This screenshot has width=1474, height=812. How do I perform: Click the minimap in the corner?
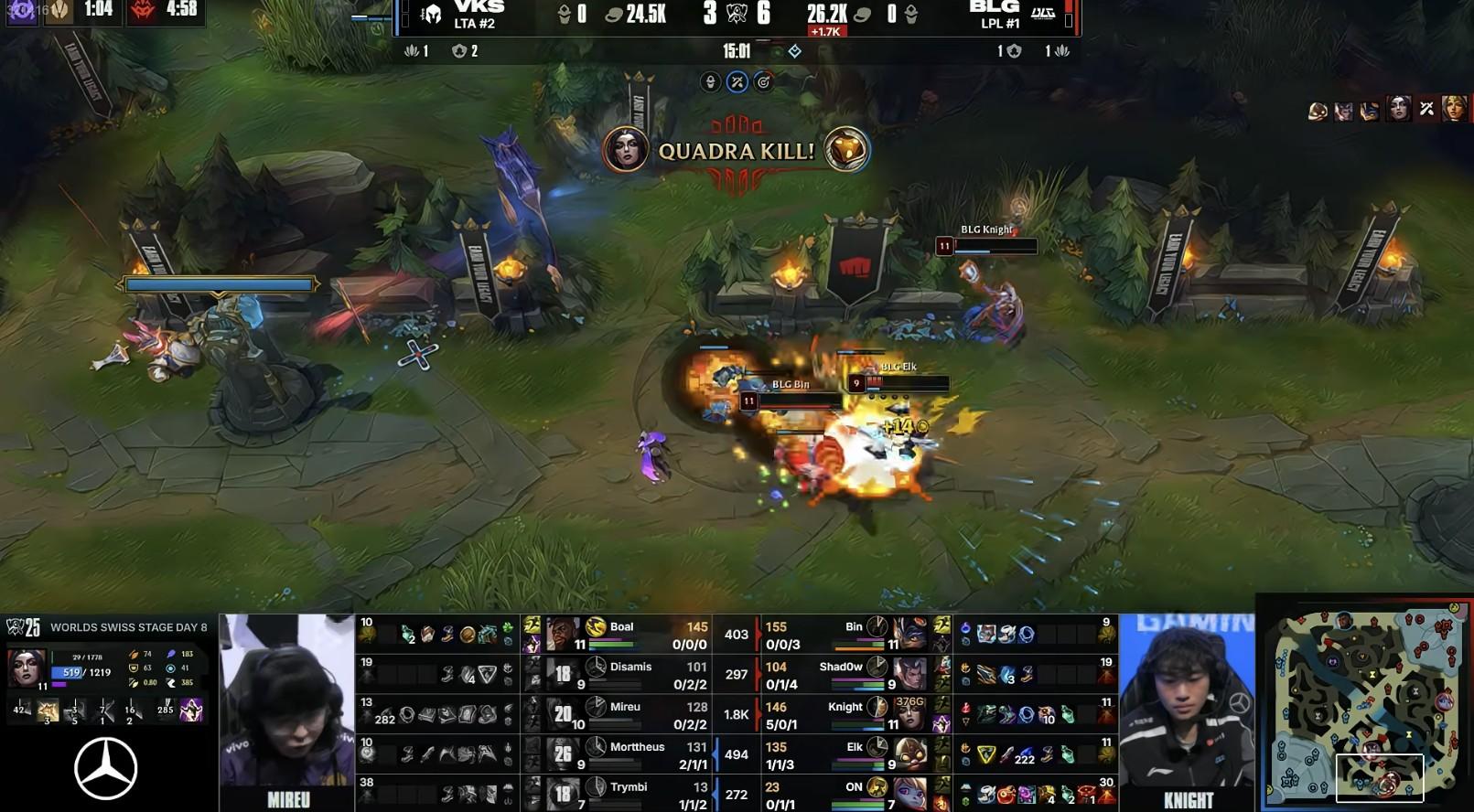pyautogui.click(x=1365, y=709)
